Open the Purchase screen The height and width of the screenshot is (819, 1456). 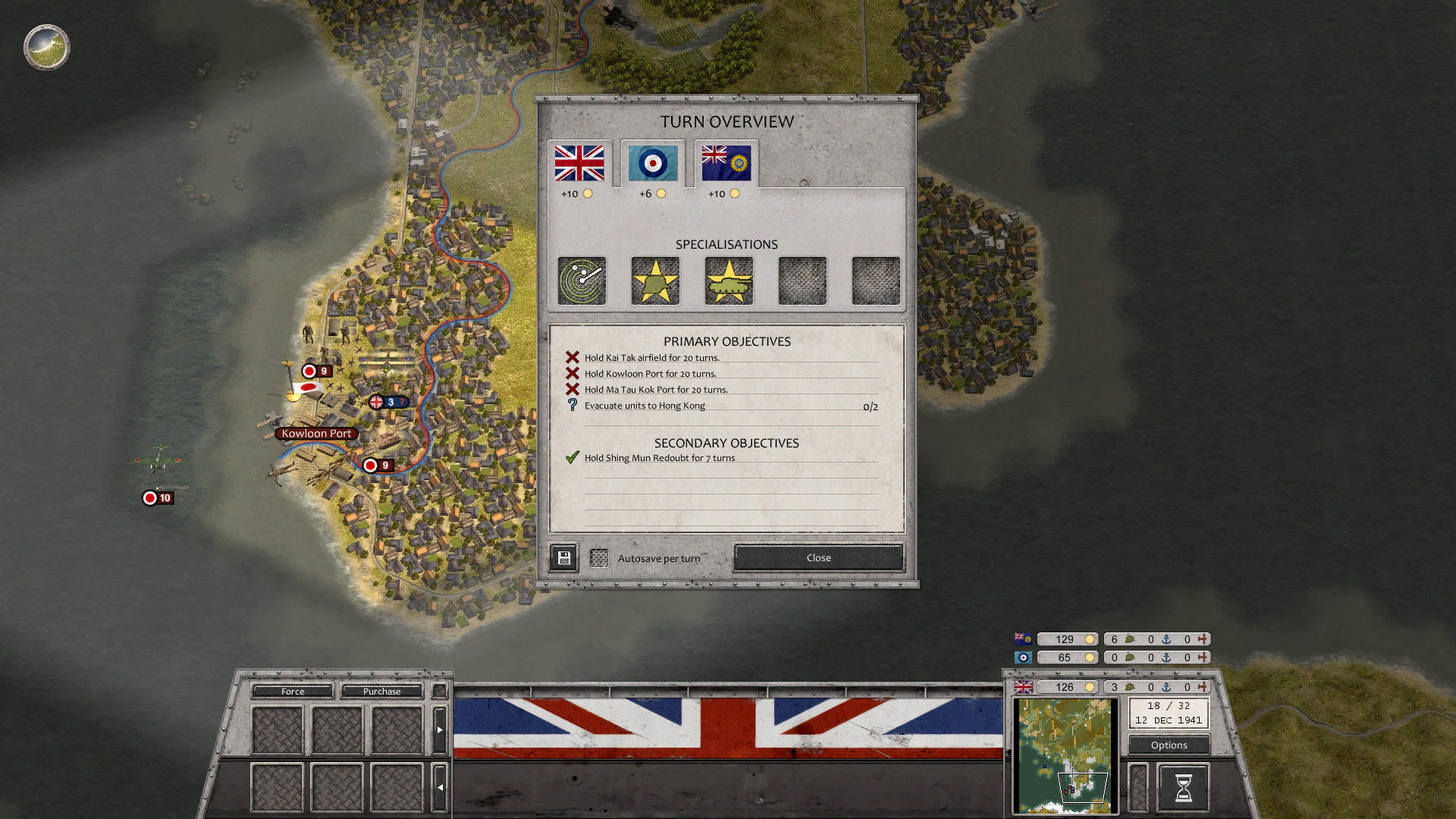(381, 691)
